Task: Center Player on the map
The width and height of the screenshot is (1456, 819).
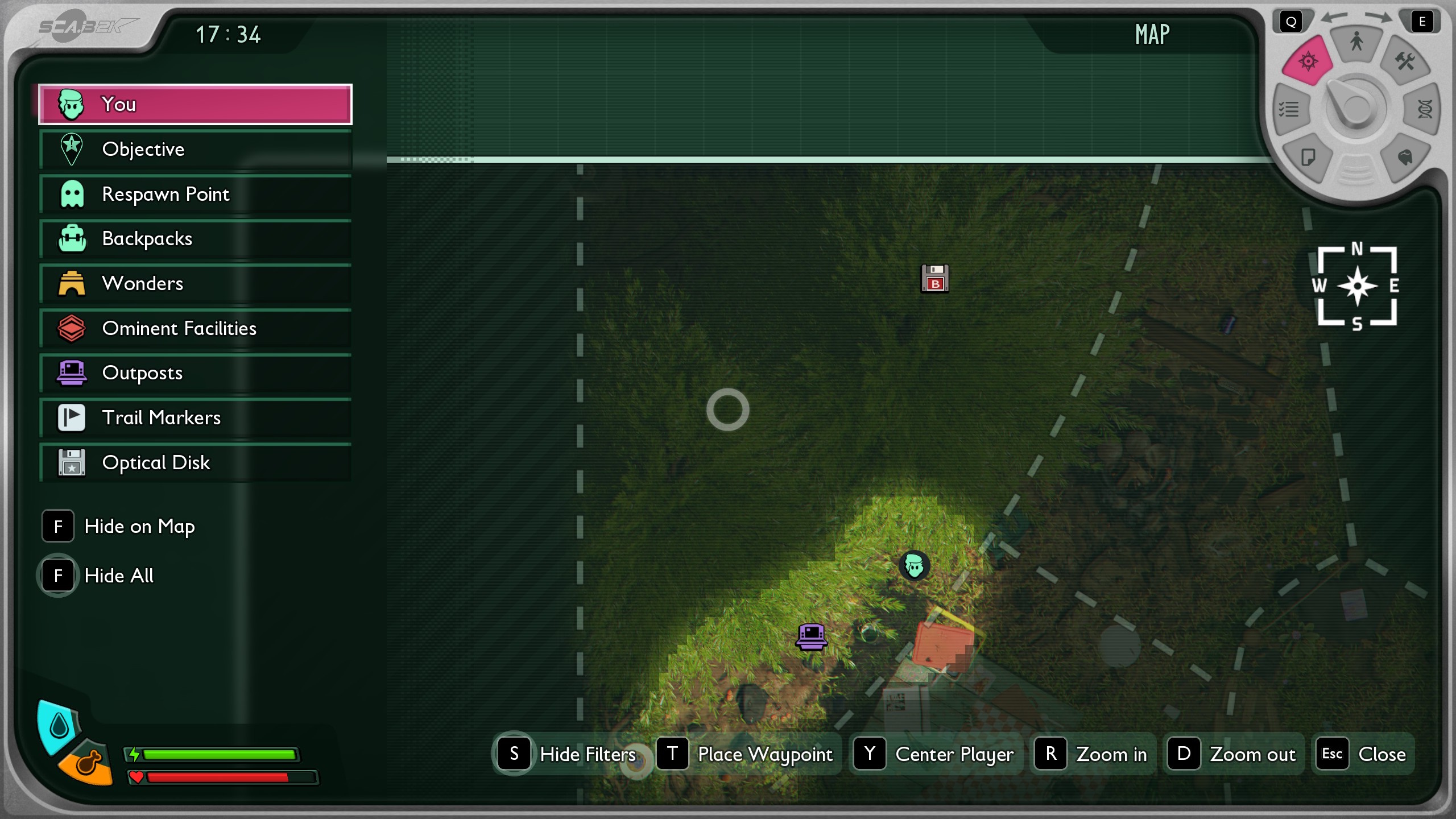Action: 934,754
